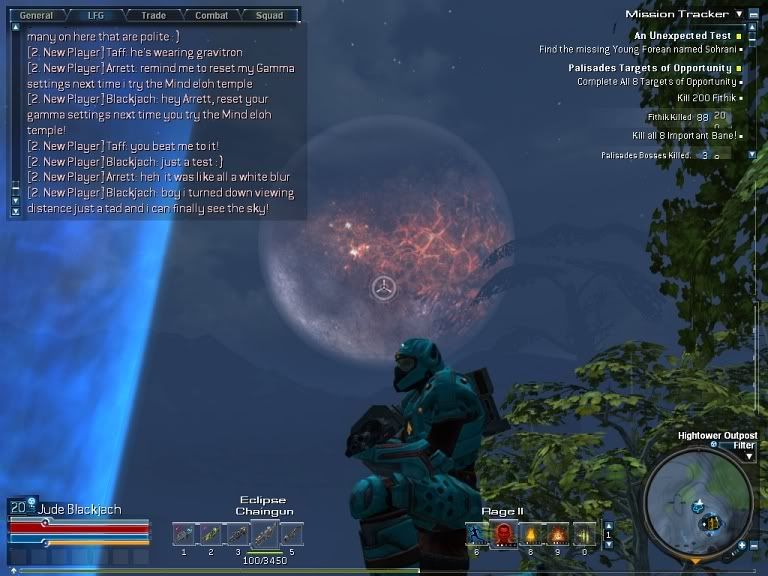768x576 pixels.
Task: Click the Mission Tracker scroll-down arrow
Action: click(x=752, y=155)
